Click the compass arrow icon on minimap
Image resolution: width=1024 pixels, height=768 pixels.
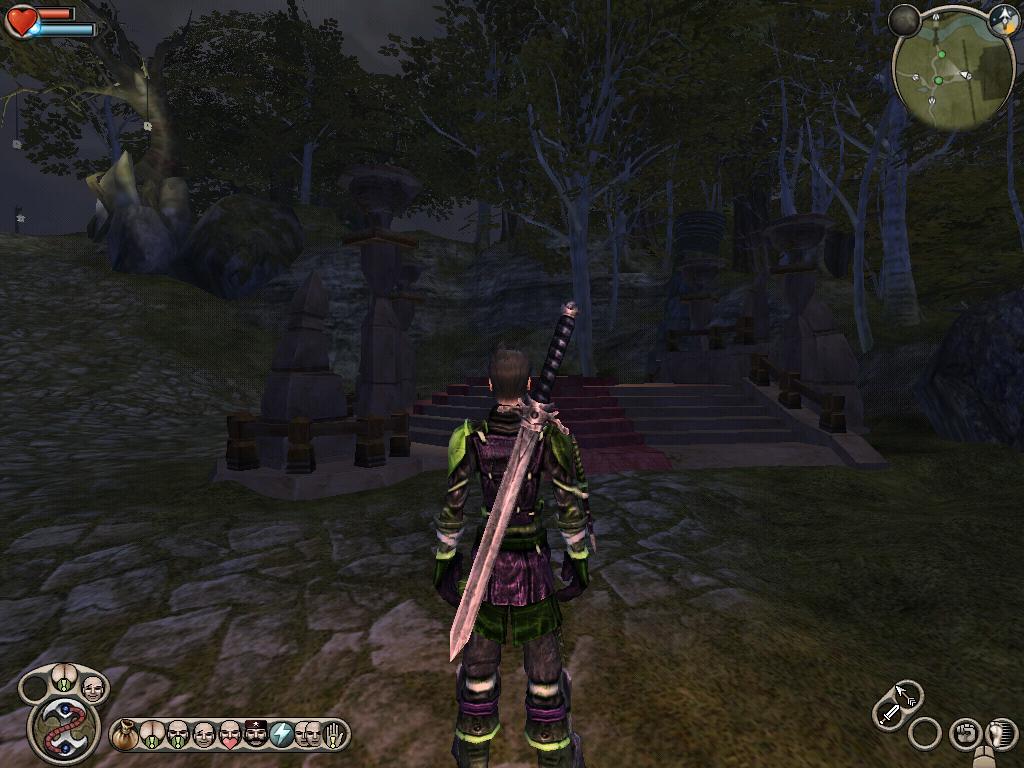pyautogui.click(x=1003, y=19)
